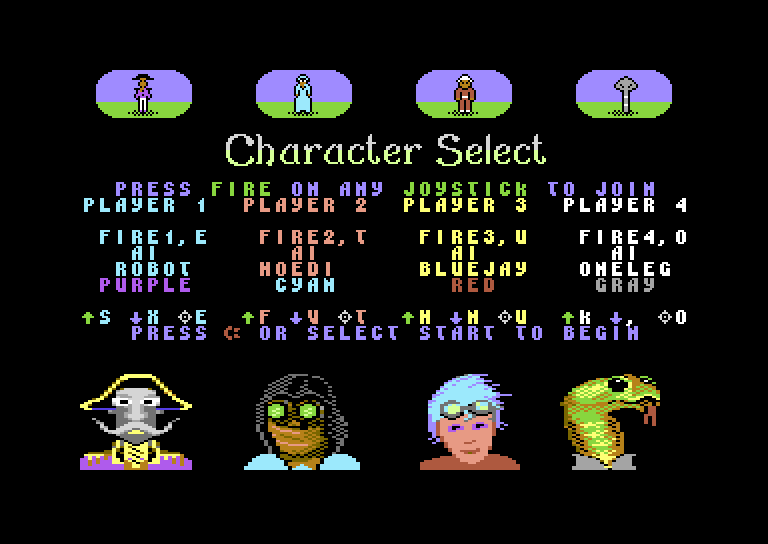This screenshot has width=768, height=544.
Task: Select the gray one-legged sprite preview
Action: pos(624,94)
